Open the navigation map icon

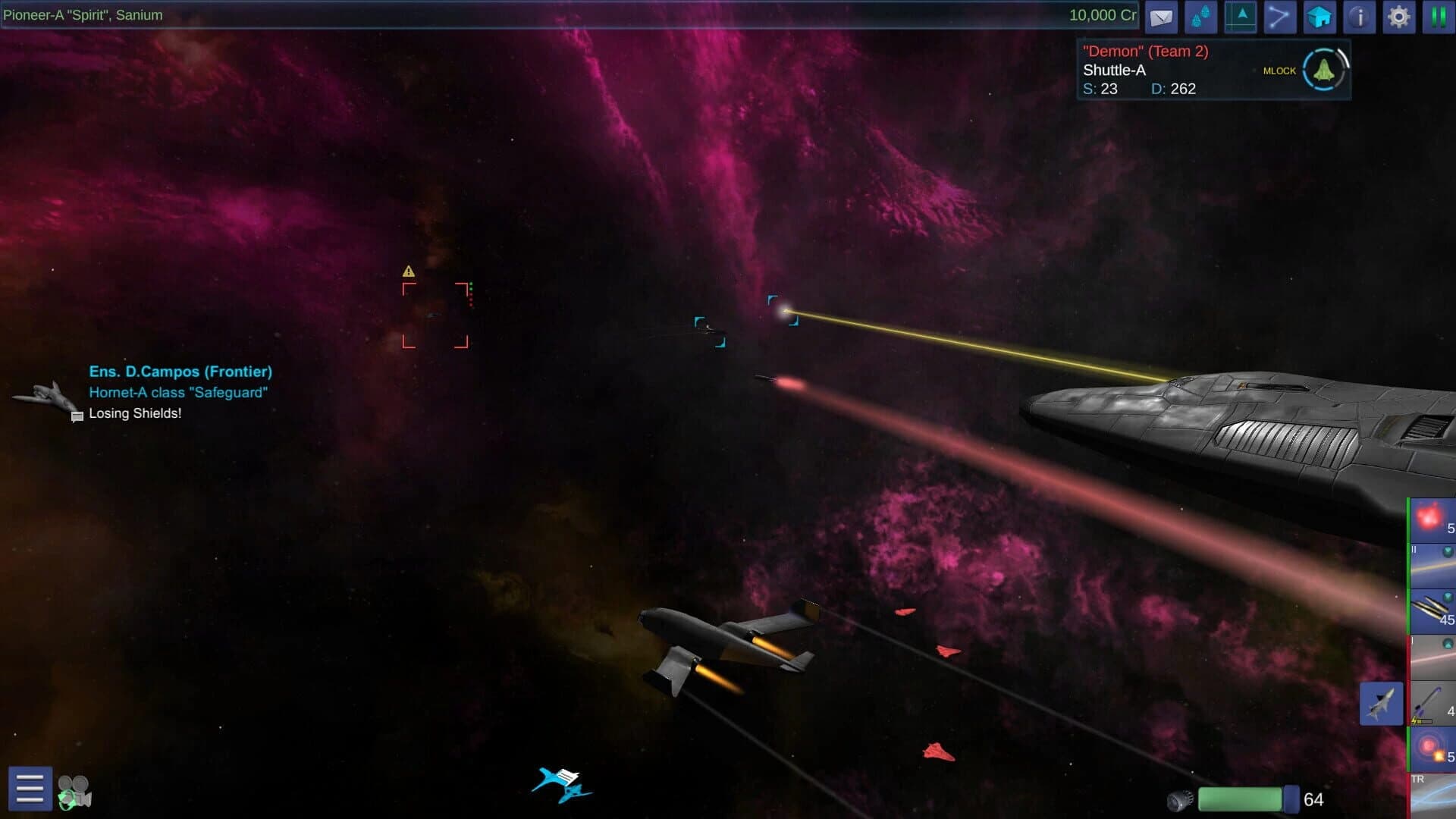pyautogui.click(x=1241, y=17)
